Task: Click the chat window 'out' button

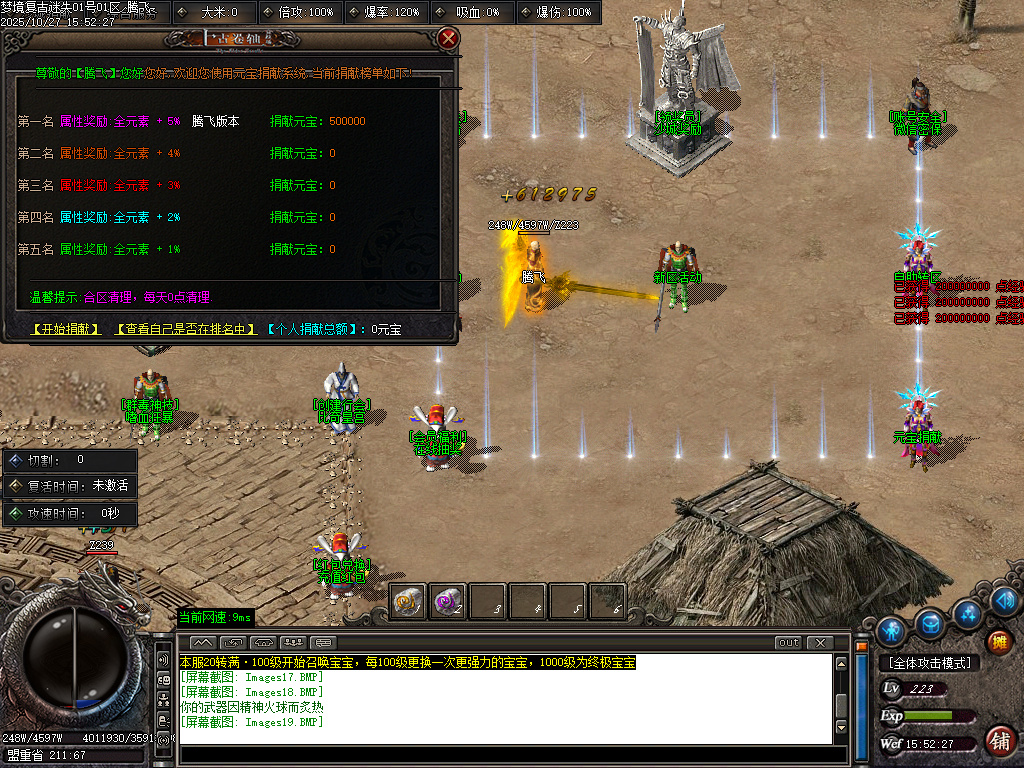Action: pyautogui.click(x=788, y=642)
